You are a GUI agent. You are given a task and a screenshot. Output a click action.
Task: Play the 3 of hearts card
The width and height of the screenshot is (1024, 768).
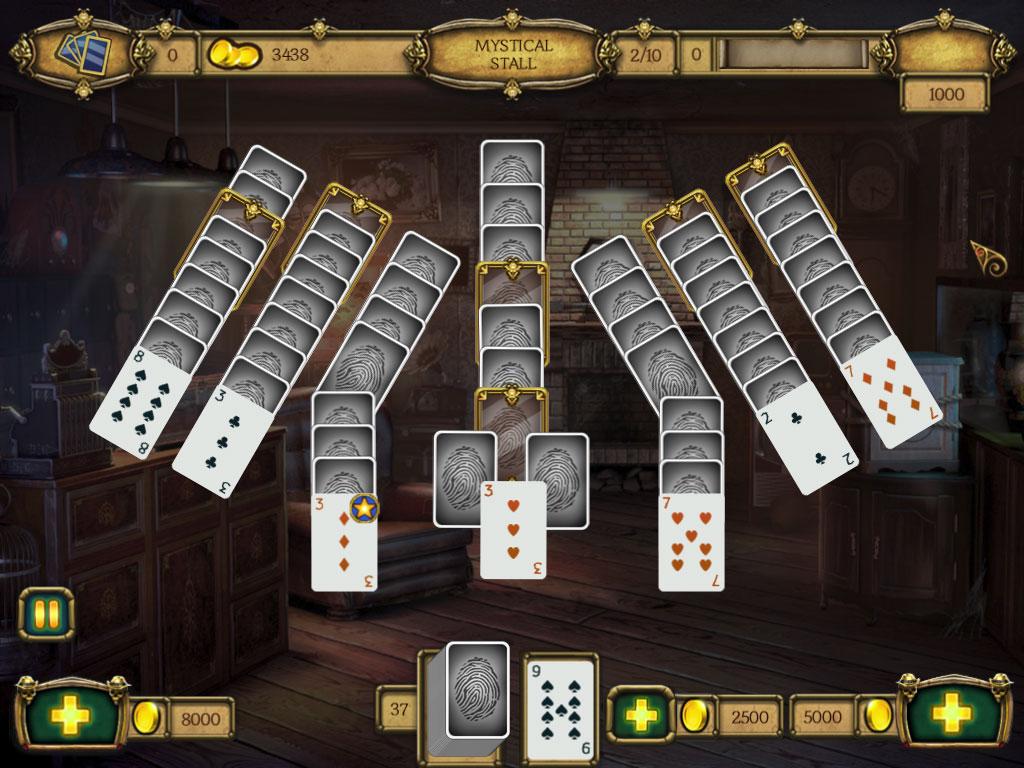513,530
